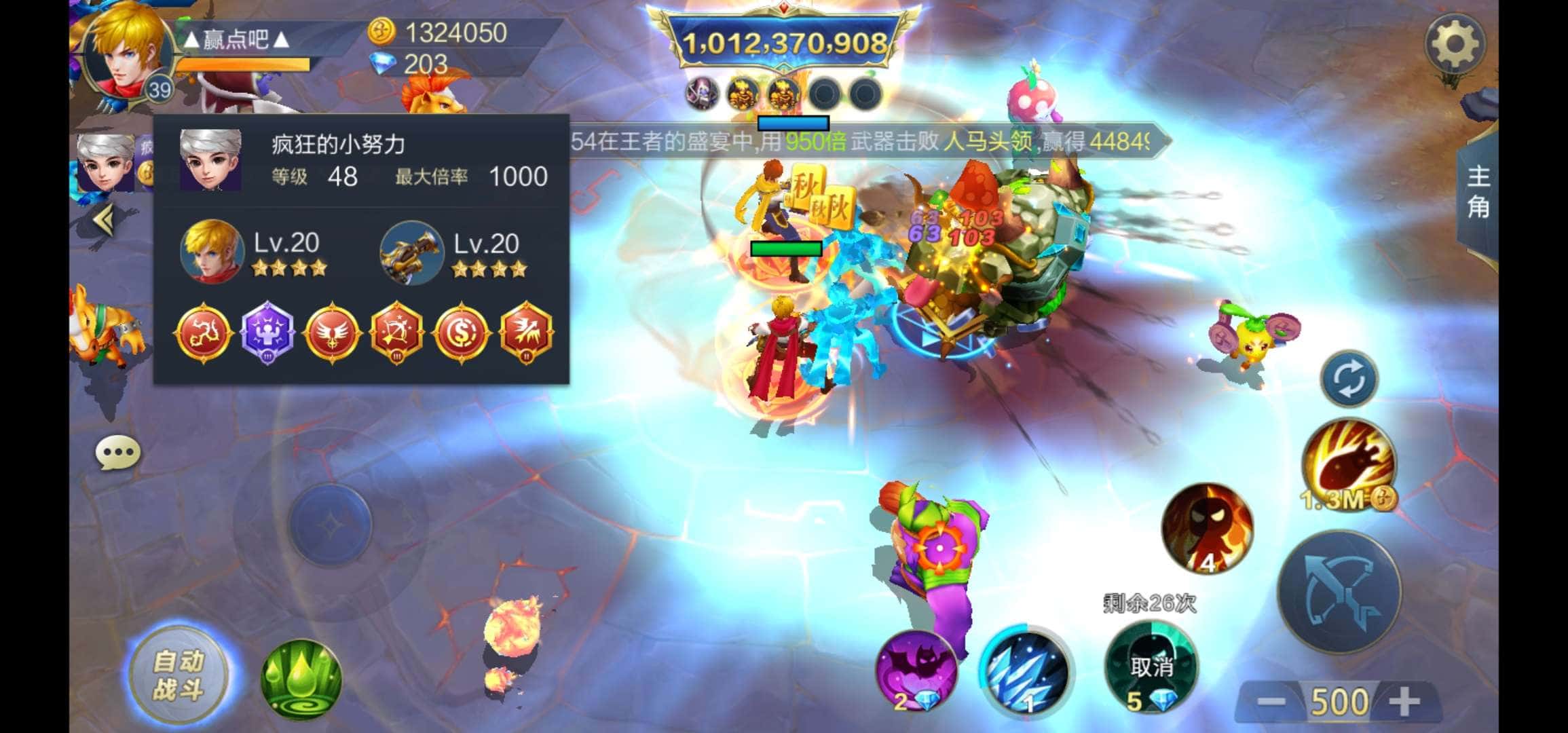Collapse the player list arrow
The height and width of the screenshot is (733, 1568).
(104, 221)
